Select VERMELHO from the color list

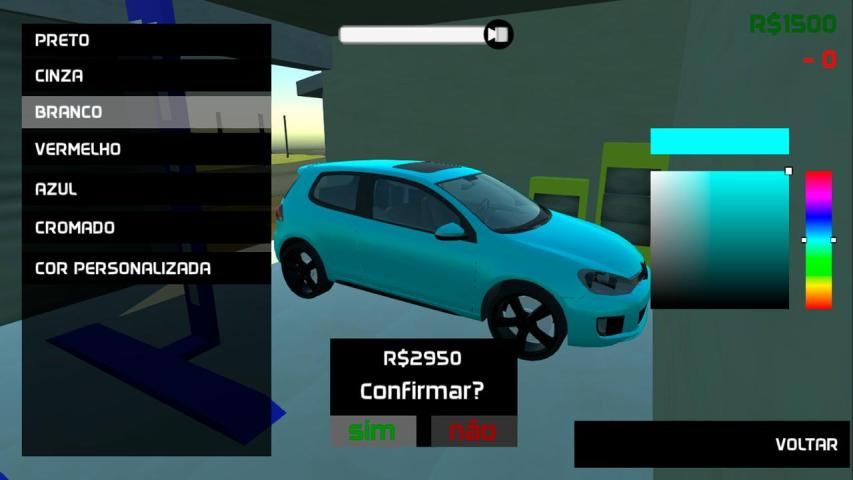pos(146,149)
